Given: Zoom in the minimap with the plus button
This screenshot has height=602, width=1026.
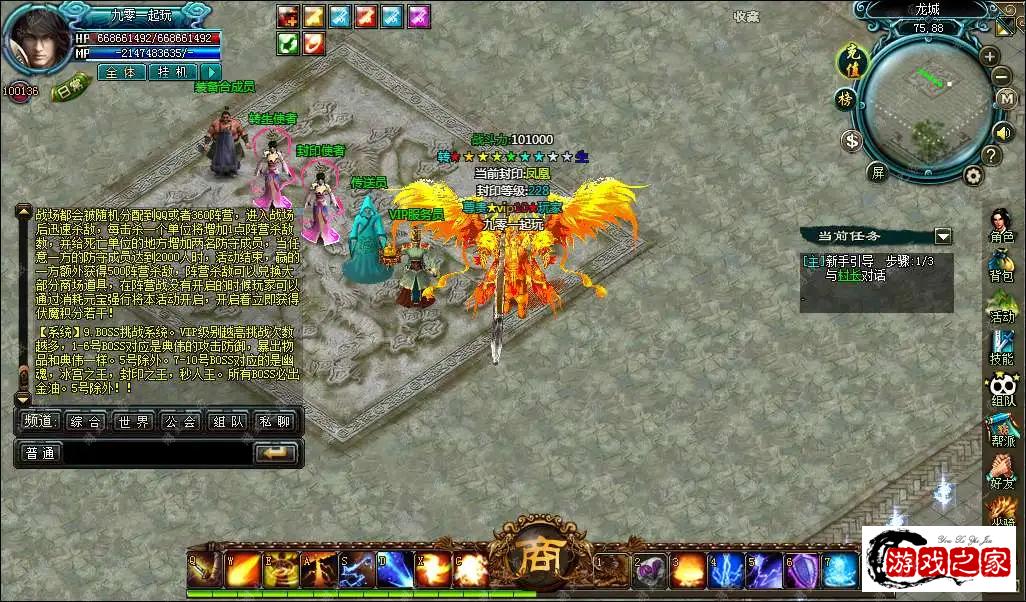Looking at the screenshot, I should click(x=989, y=57).
